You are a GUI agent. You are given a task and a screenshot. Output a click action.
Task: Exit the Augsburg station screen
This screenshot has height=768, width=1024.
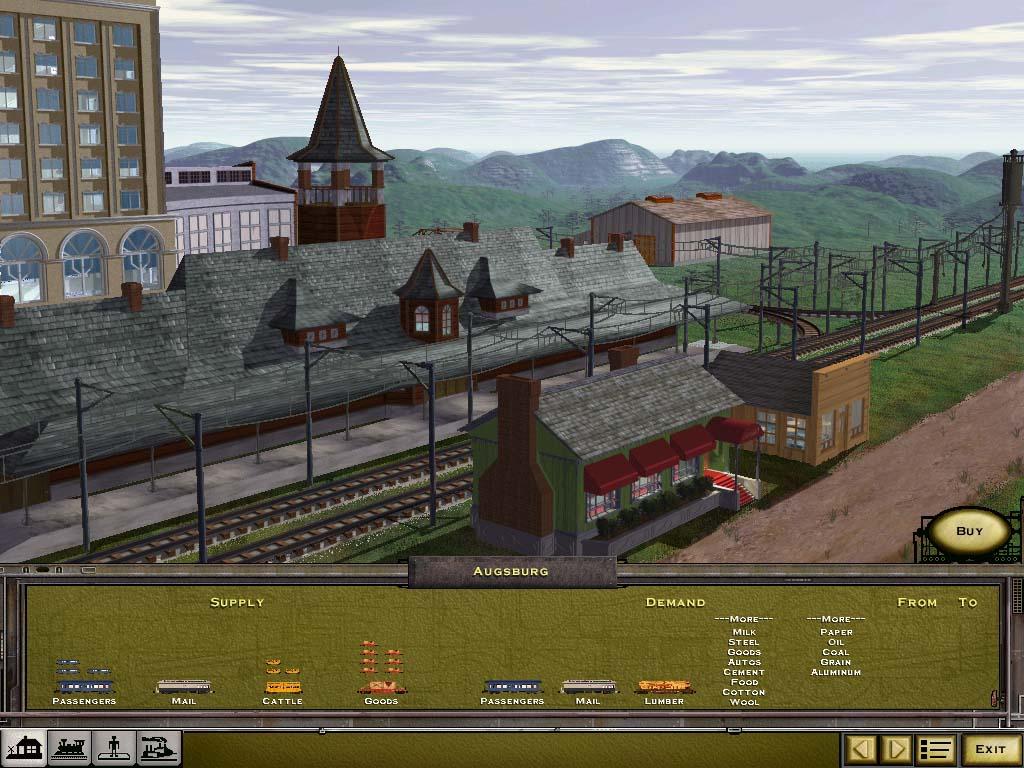click(990, 749)
